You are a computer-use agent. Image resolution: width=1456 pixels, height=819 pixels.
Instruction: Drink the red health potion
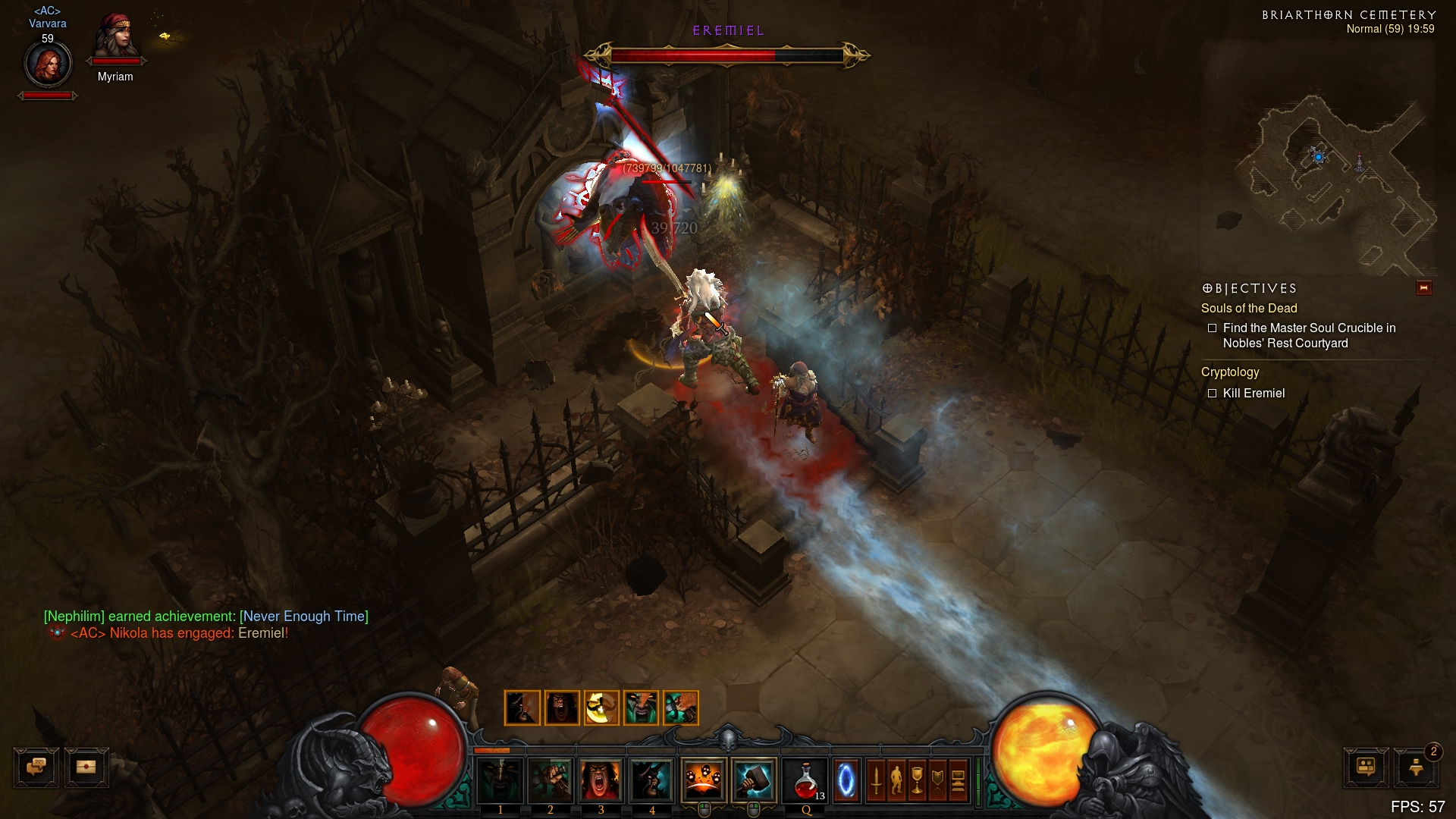805,780
